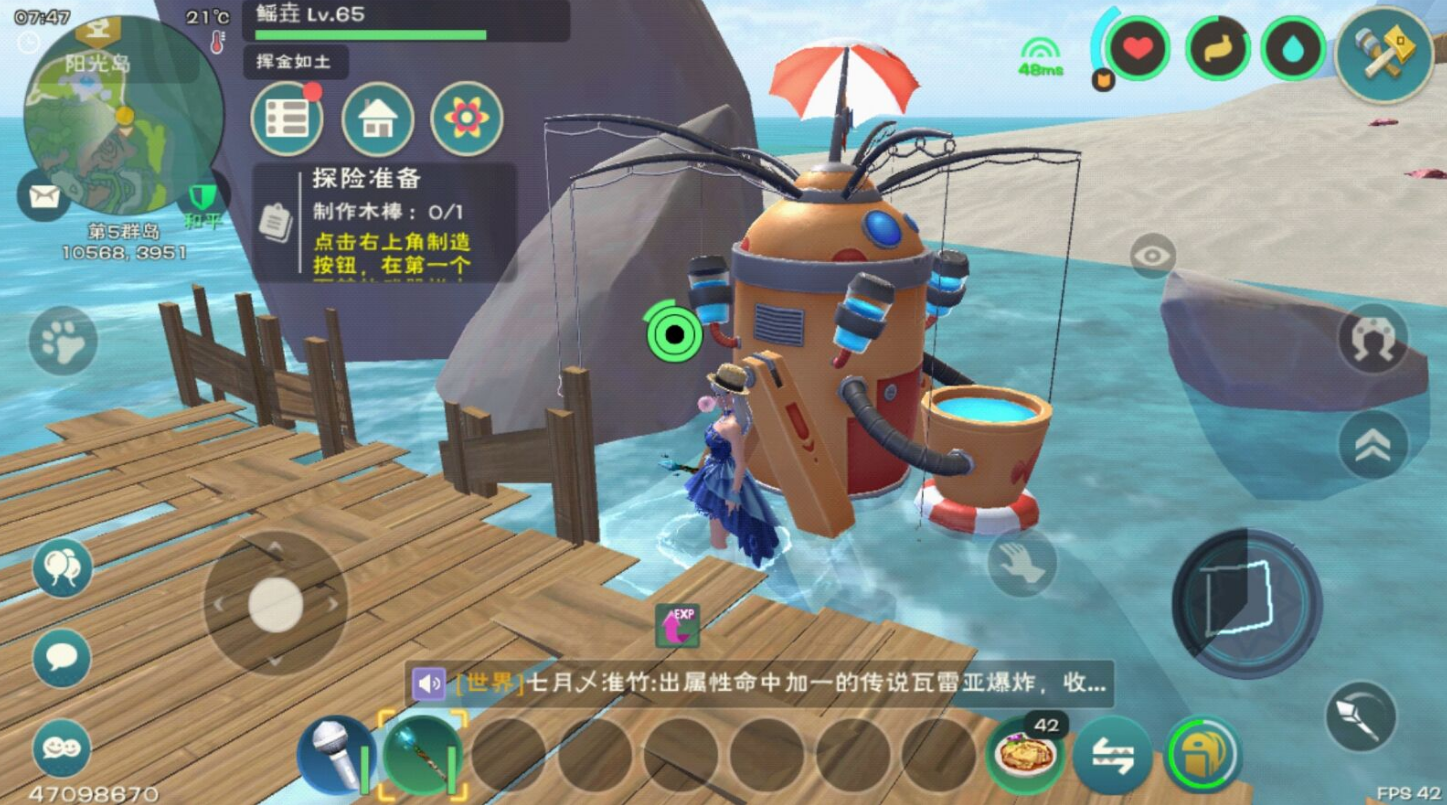Open the yellow backpack button
This screenshot has width=1447, height=805.
(x=1202, y=755)
